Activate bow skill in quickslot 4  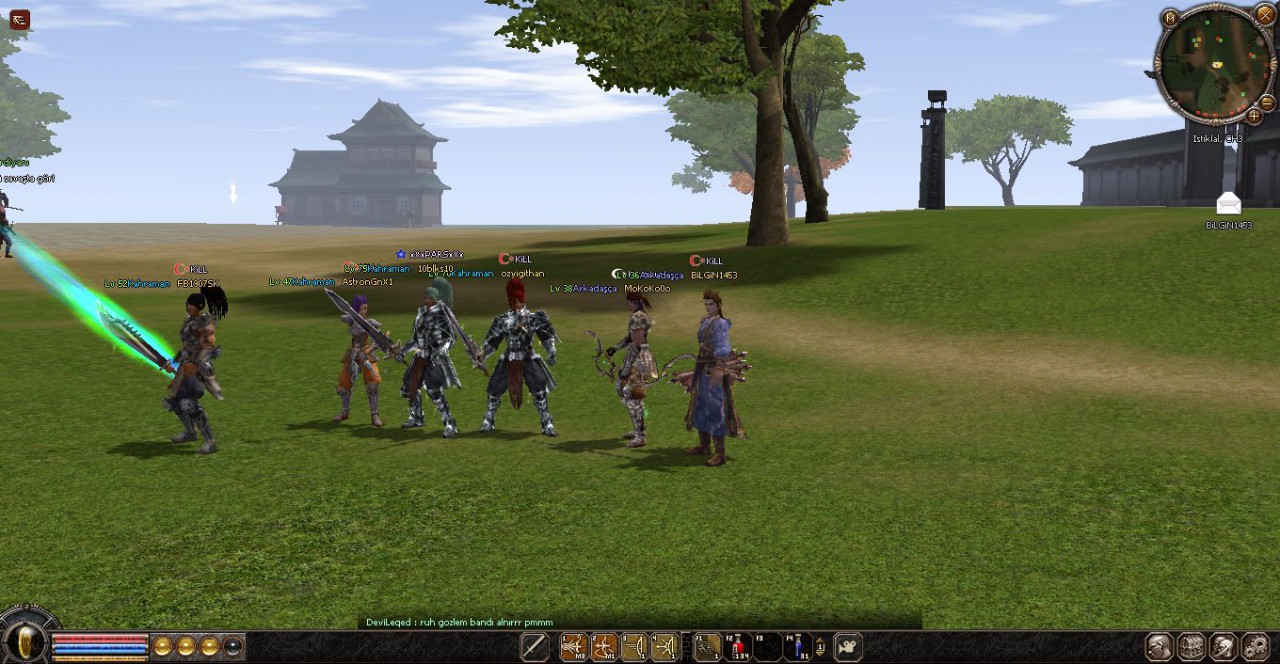pyautogui.click(x=664, y=647)
